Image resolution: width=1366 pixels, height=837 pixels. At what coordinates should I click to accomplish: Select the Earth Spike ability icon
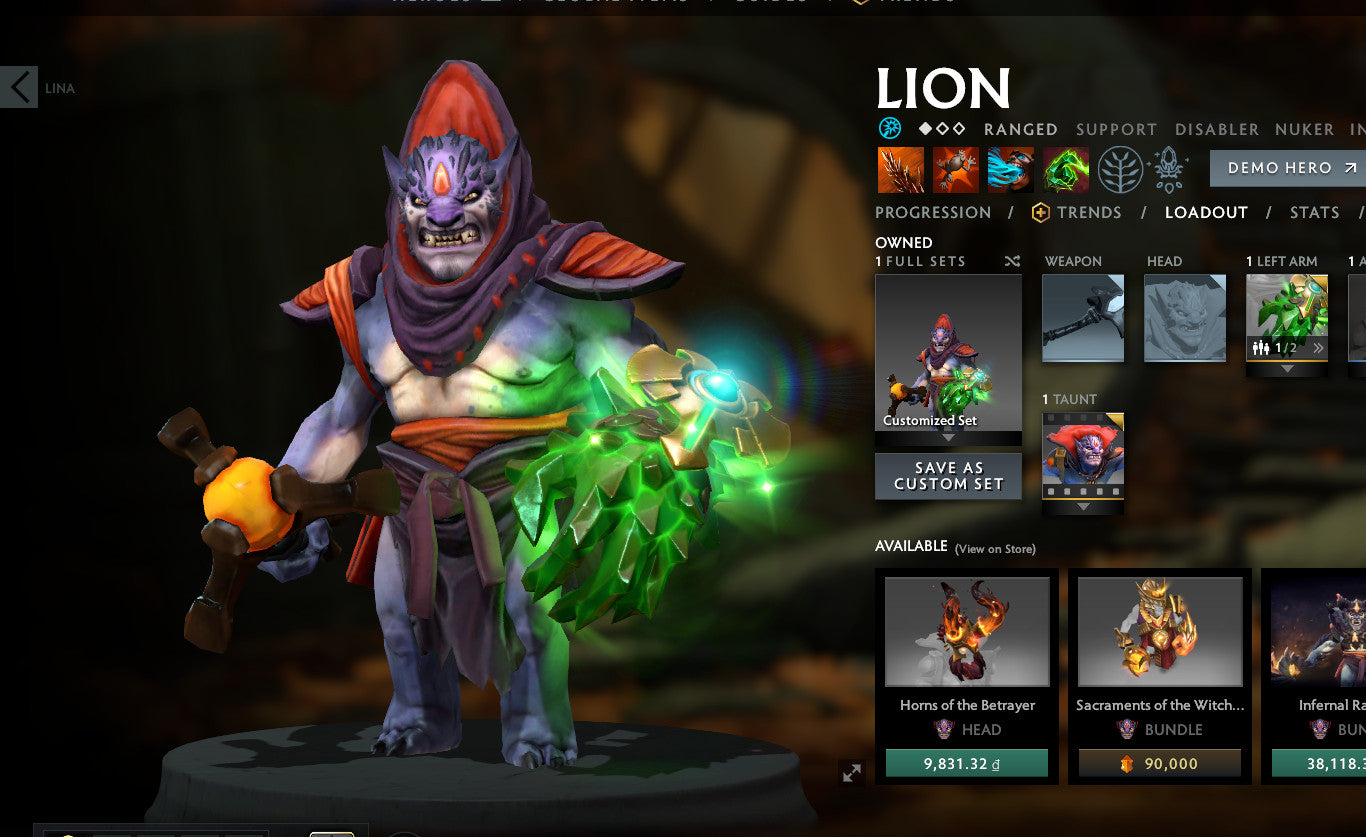(x=901, y=168)
